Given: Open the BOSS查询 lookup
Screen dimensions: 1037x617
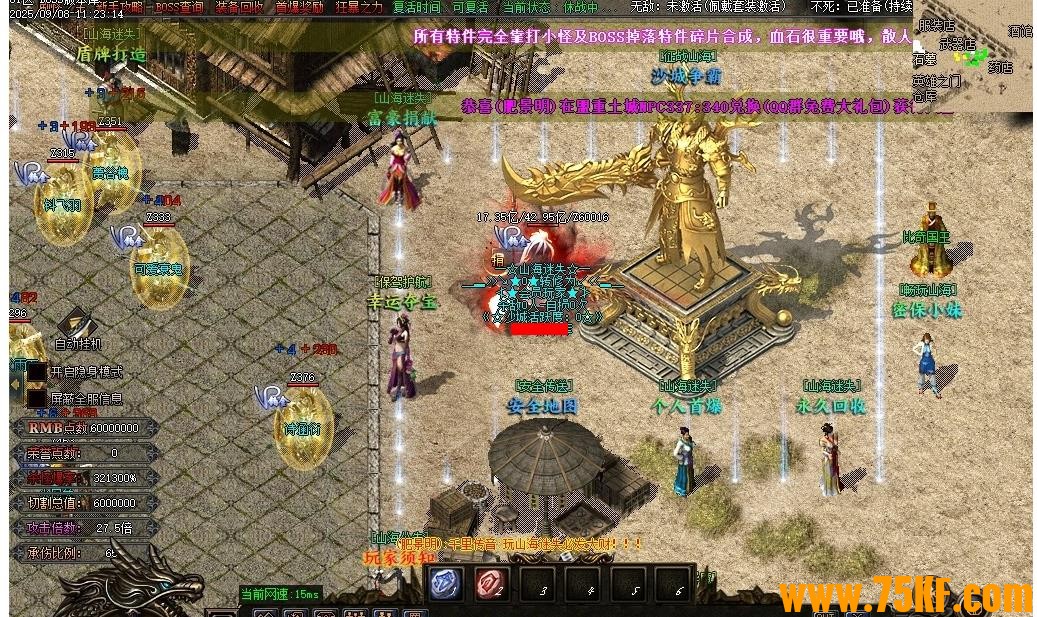Looking at the screenshot, I should point(180,8).
